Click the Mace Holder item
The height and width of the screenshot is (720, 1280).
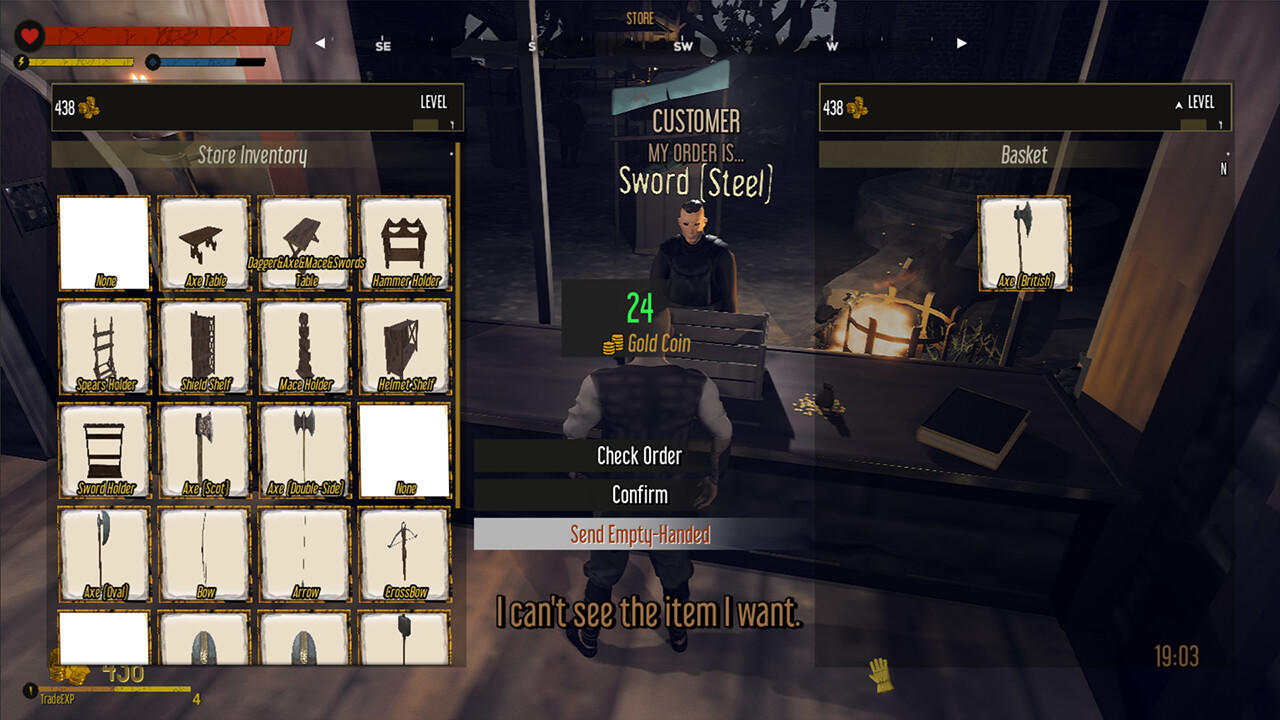coord(303,345)
